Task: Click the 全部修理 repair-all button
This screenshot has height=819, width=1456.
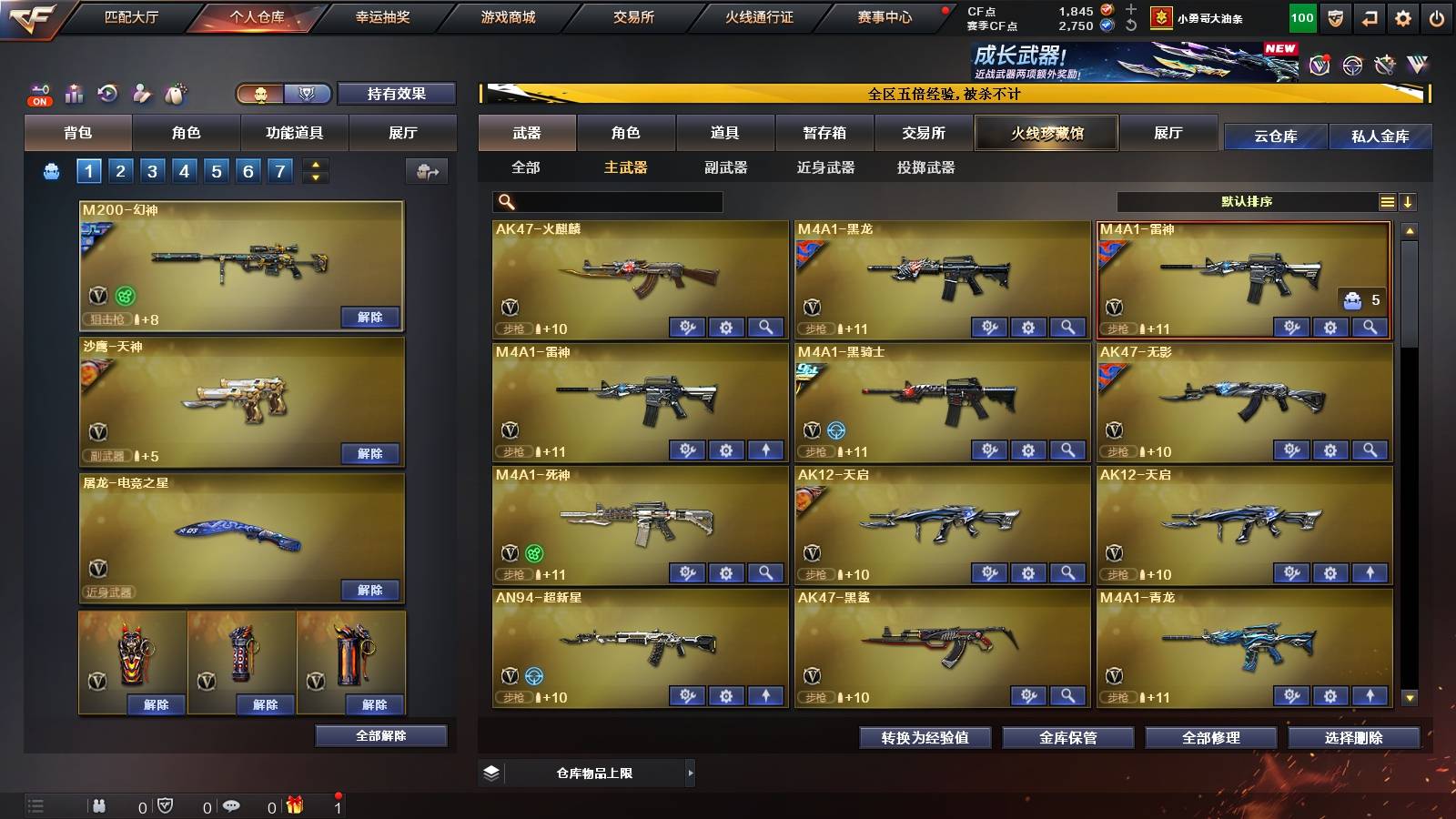Action: (1213, 739)
